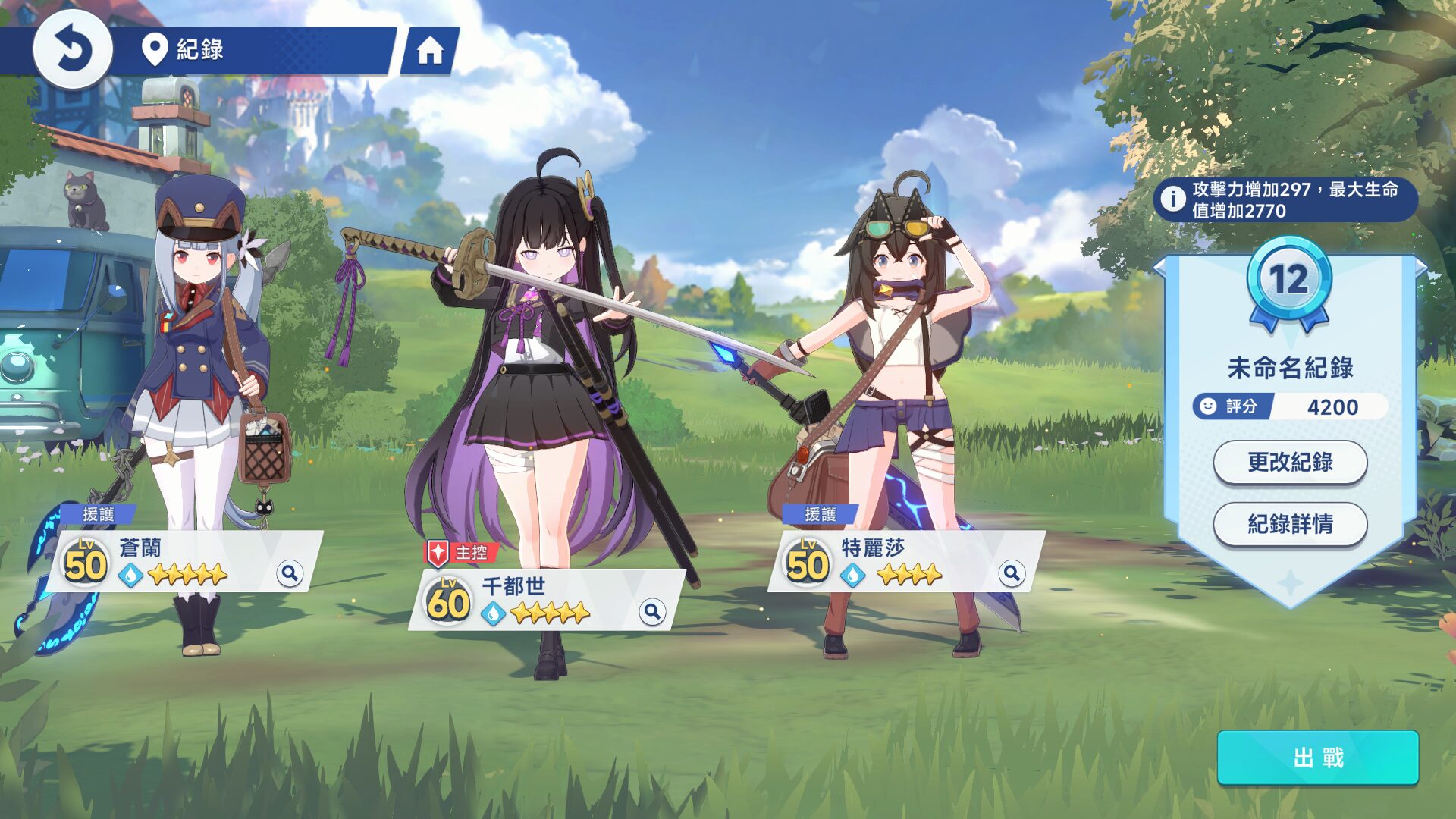Inspect 蒼蘭 with her magnifier icon
Image resolution: width=1456 pixels, height=819 pixels.
pos(290,573)
